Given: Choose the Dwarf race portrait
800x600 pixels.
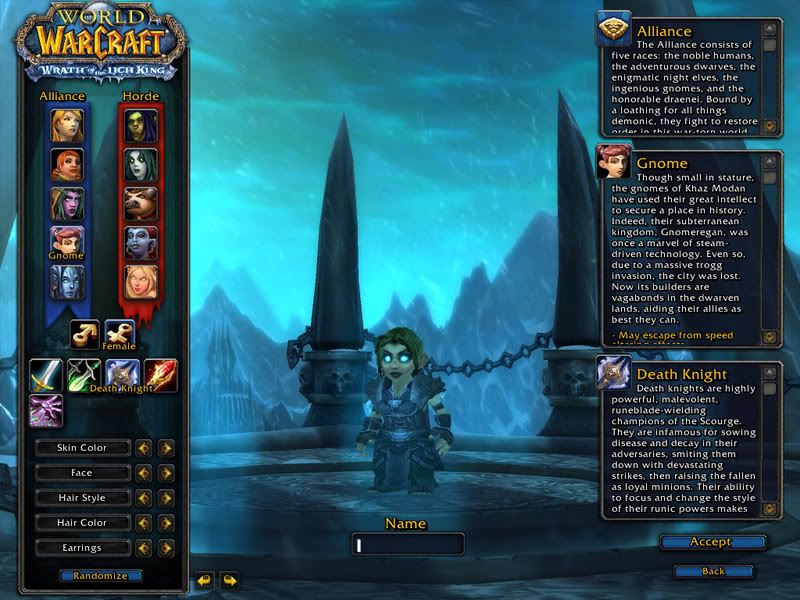Looking at the screenshot, I should [67, 165].
